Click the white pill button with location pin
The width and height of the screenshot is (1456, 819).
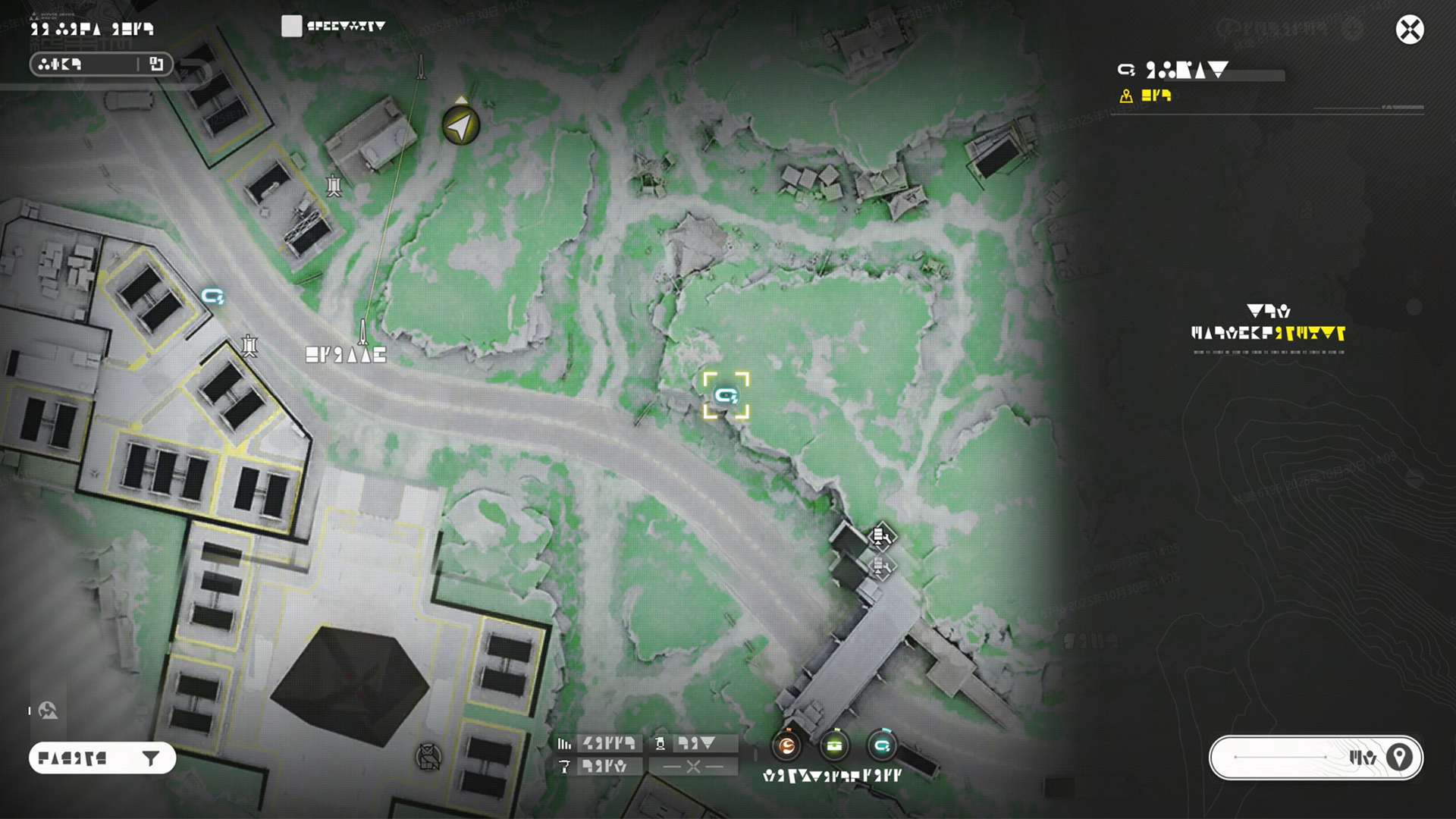(1316, 757)
